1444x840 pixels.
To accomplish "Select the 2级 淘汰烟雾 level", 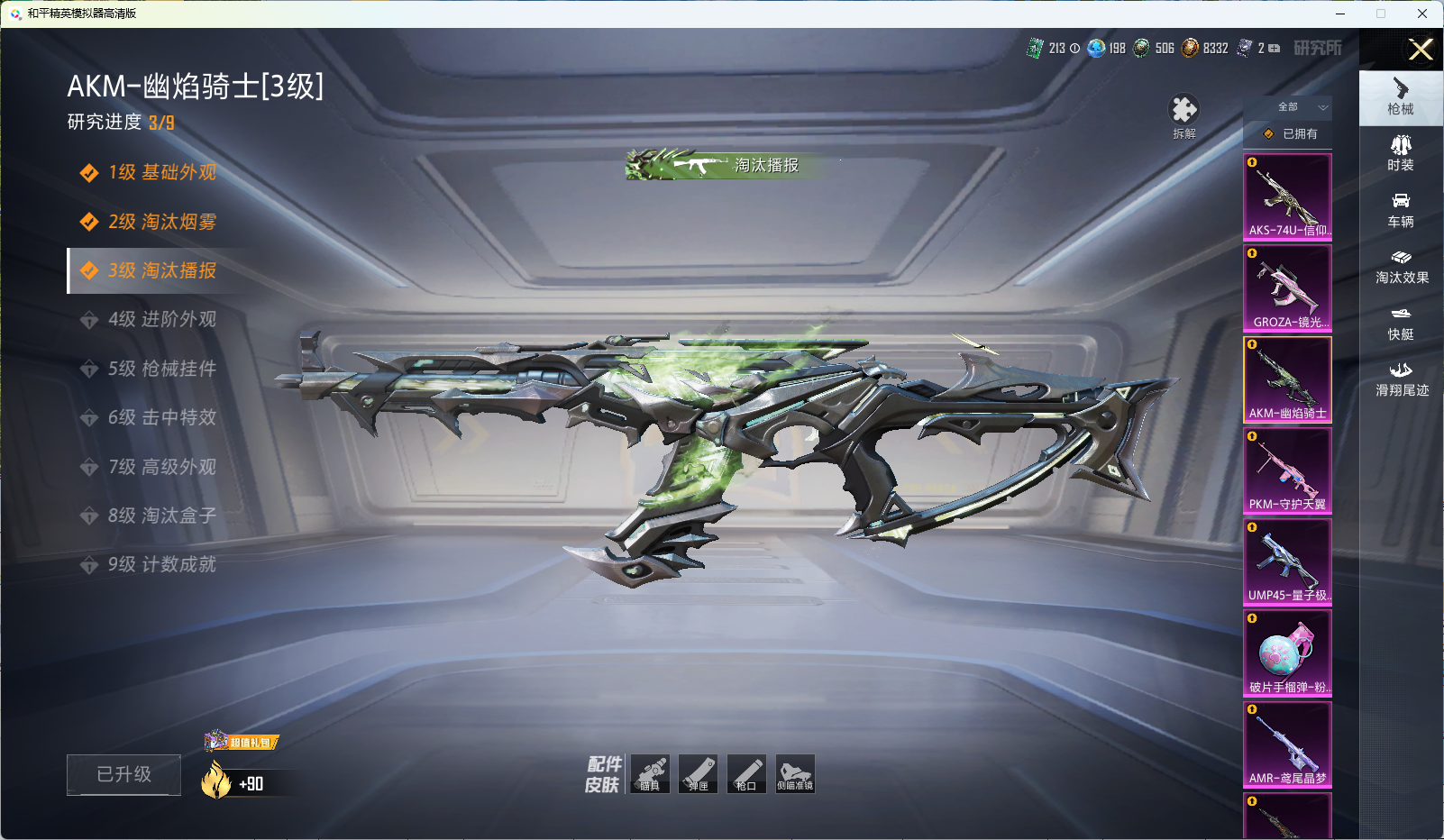I will click(x=161, y=222).
